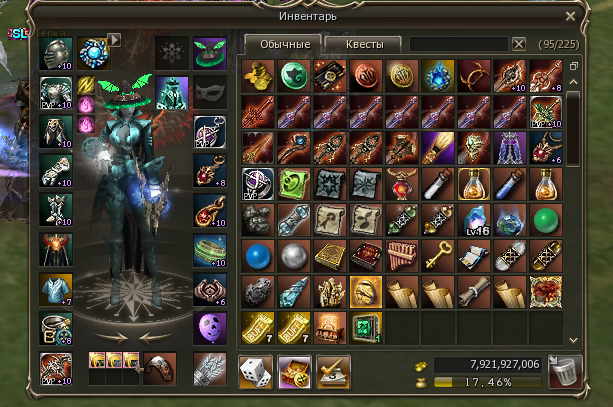This screenshot has width=613, height=407.
Task: Close the Инвентарь window
Action: point(570,16)
